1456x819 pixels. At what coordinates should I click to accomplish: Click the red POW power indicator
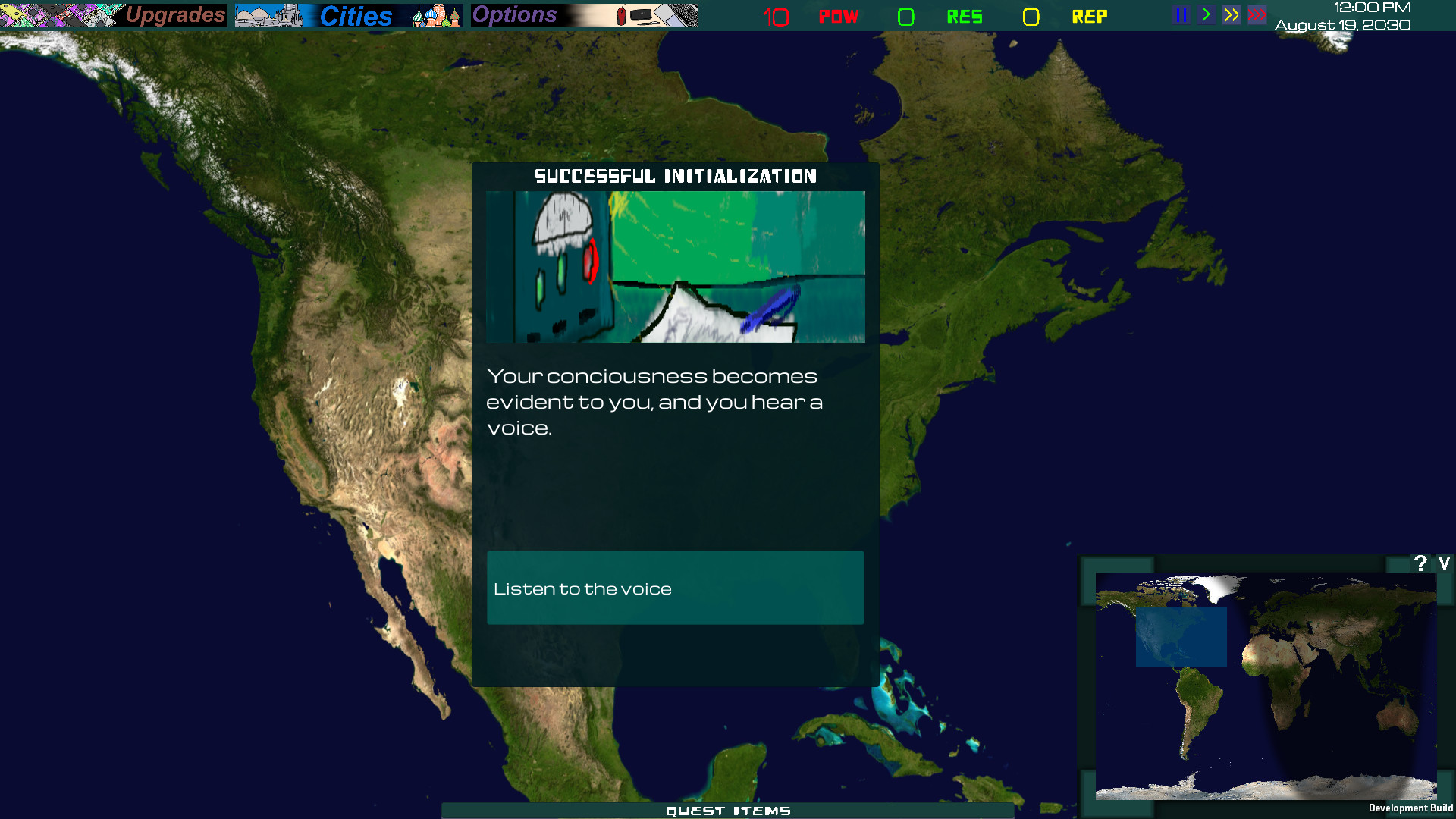839,15
